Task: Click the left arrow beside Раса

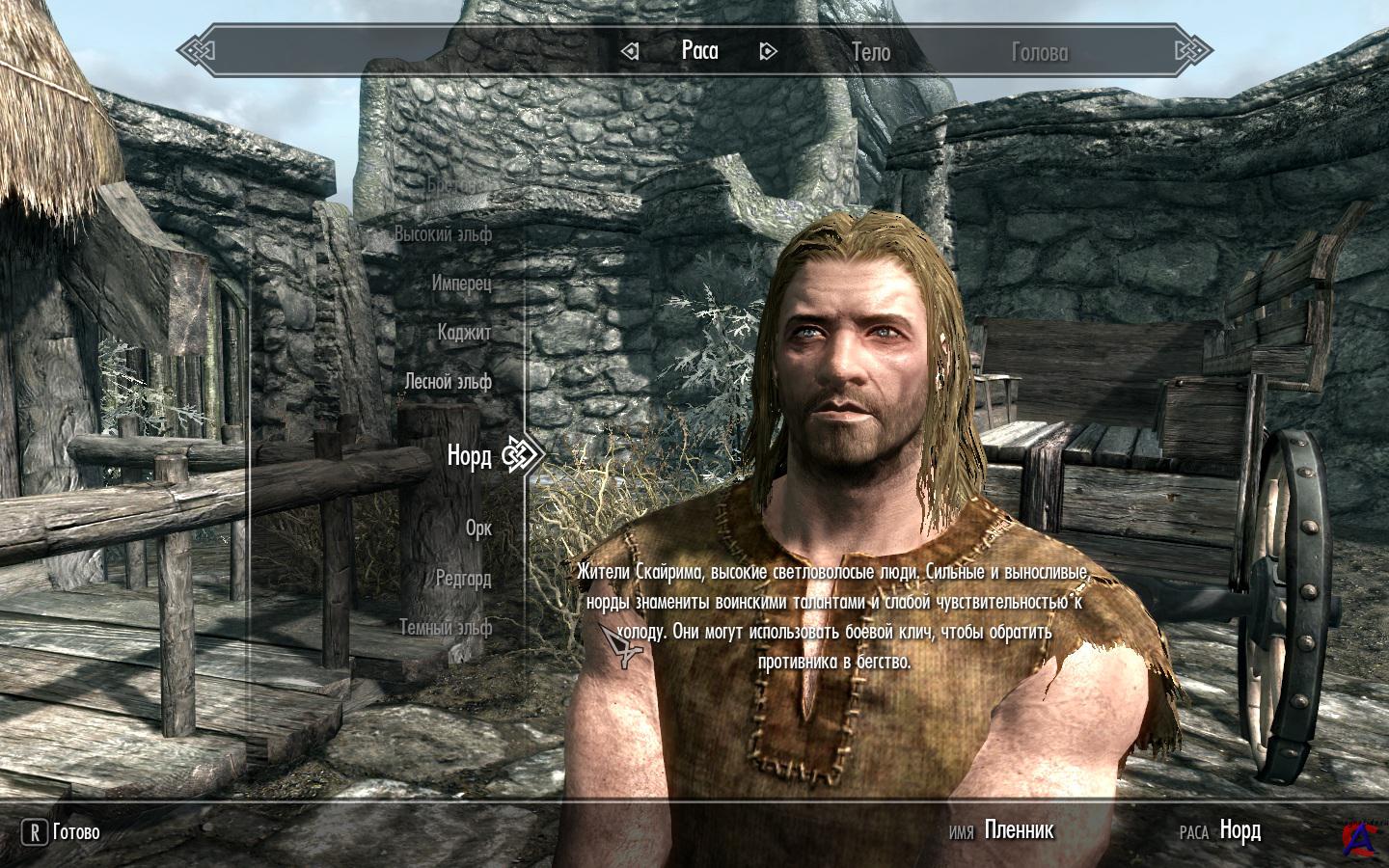Action: coord(630,51)
